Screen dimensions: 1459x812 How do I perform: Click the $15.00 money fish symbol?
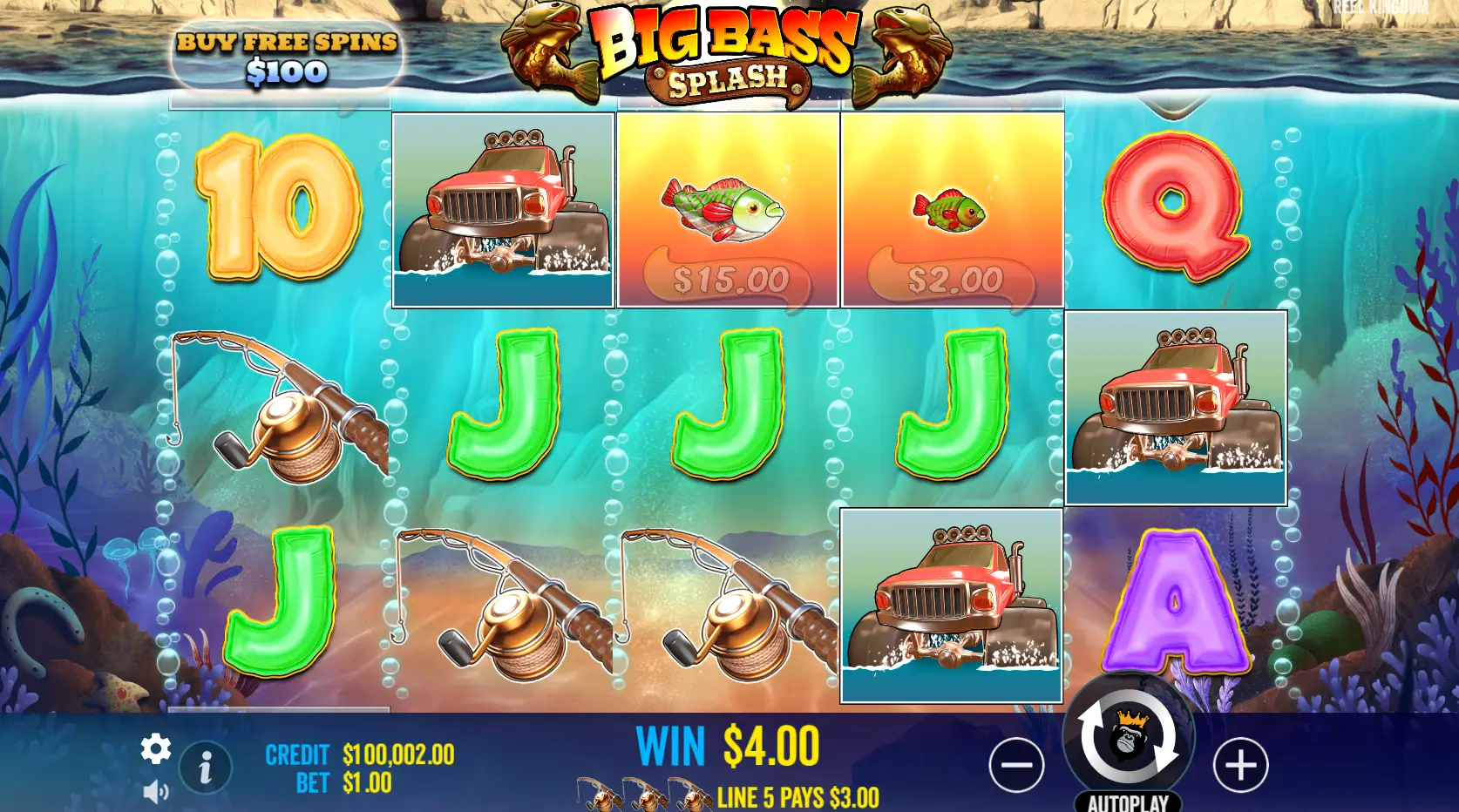coord(728,209)
